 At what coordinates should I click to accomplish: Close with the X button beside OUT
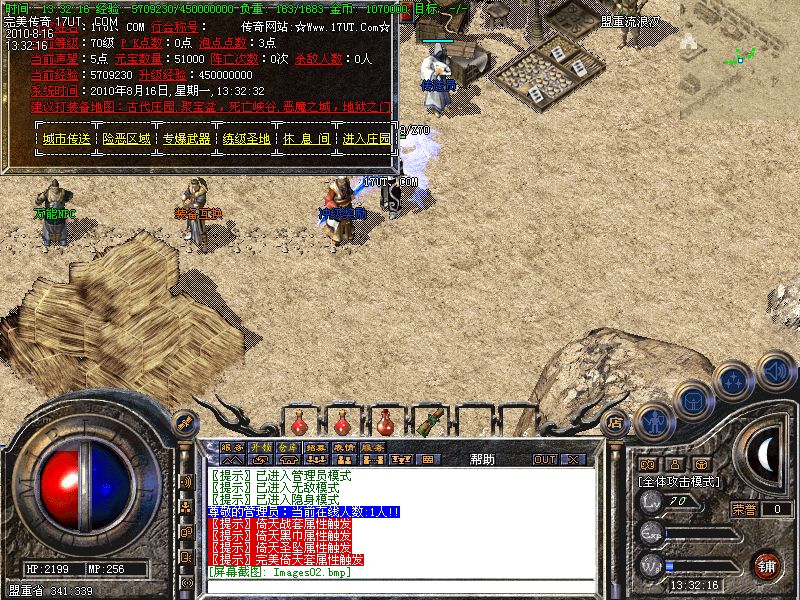573,459
